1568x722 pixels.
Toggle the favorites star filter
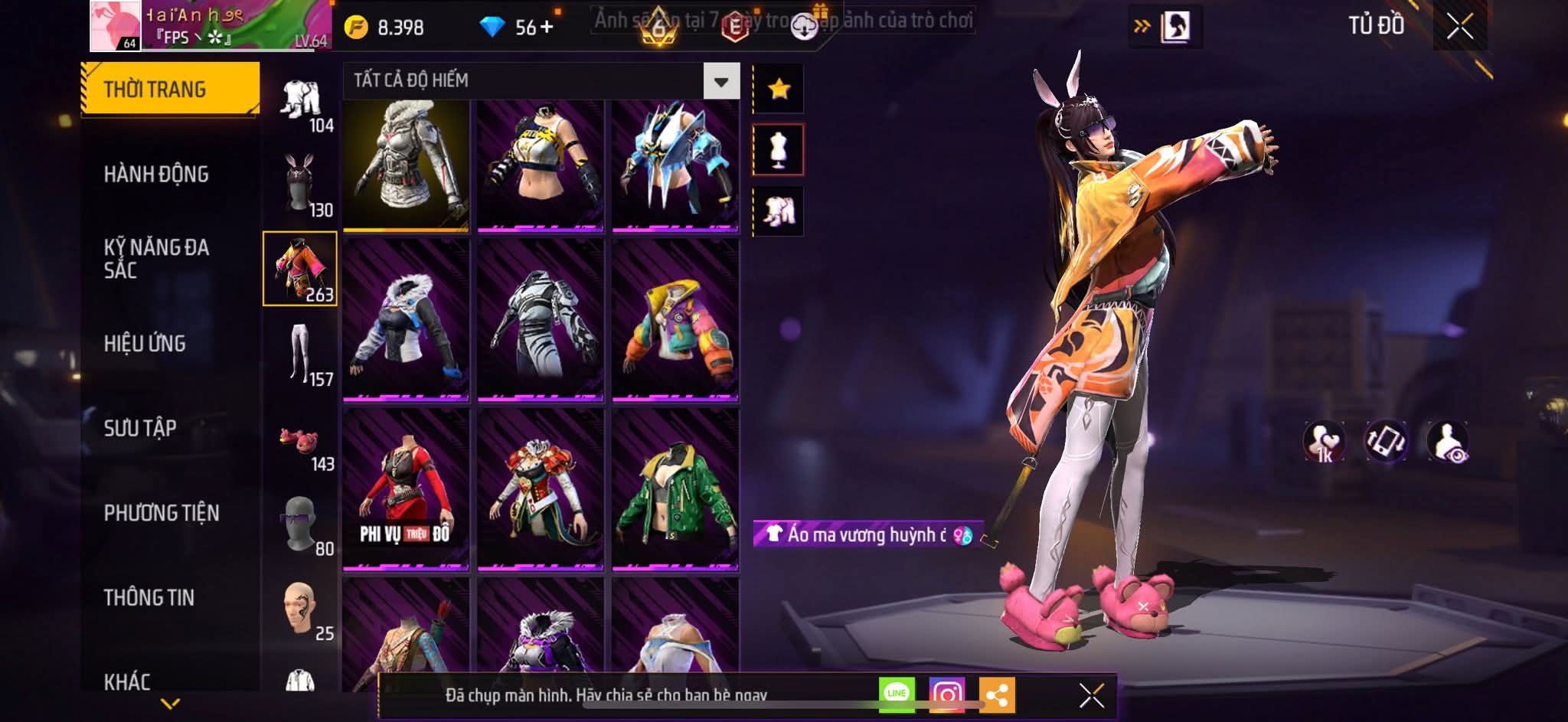point(779,87)
